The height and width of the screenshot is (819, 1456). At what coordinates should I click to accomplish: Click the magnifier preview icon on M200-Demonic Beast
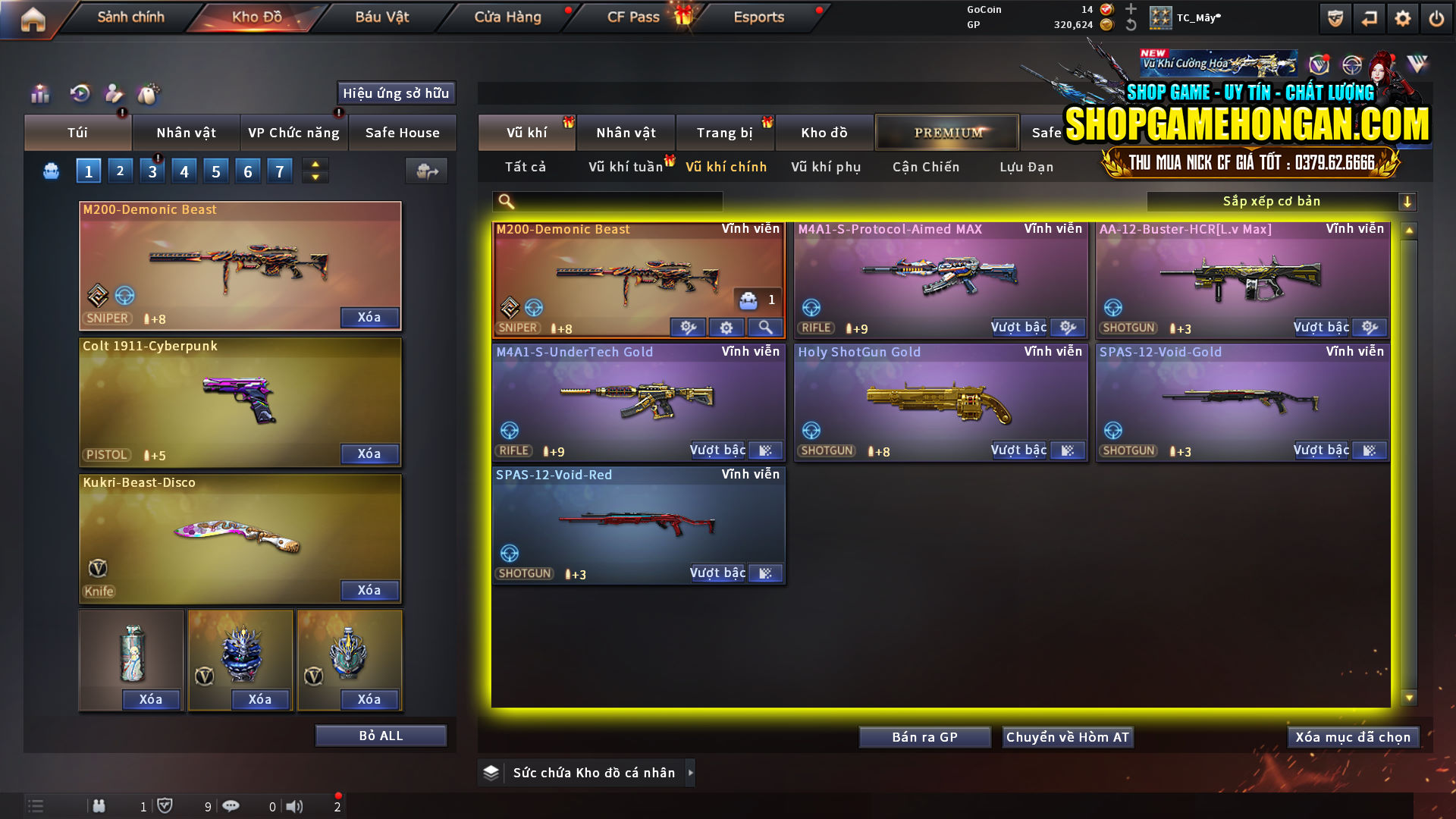tap(765, 327)
